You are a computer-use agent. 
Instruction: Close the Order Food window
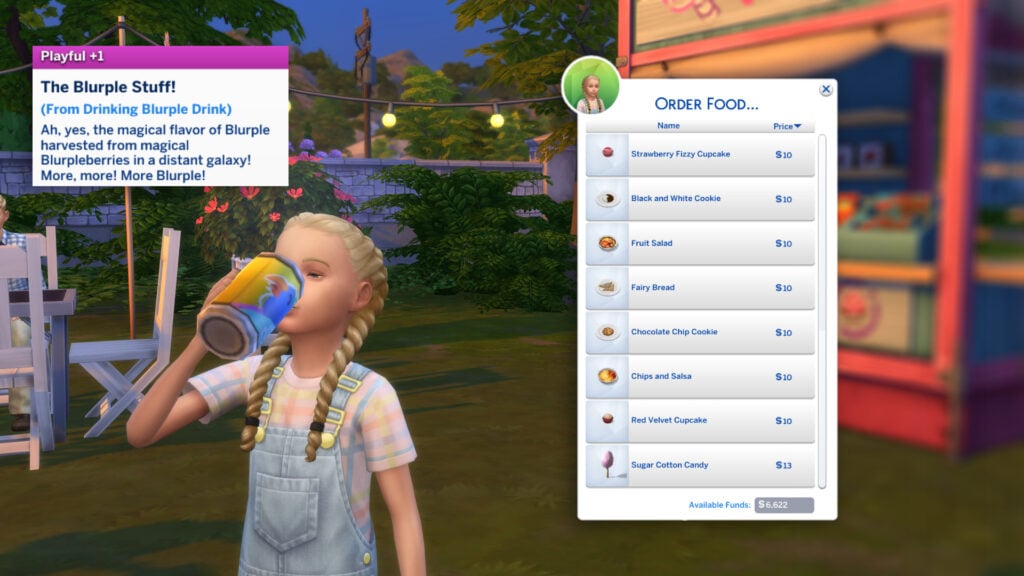[x=826, y=89]
